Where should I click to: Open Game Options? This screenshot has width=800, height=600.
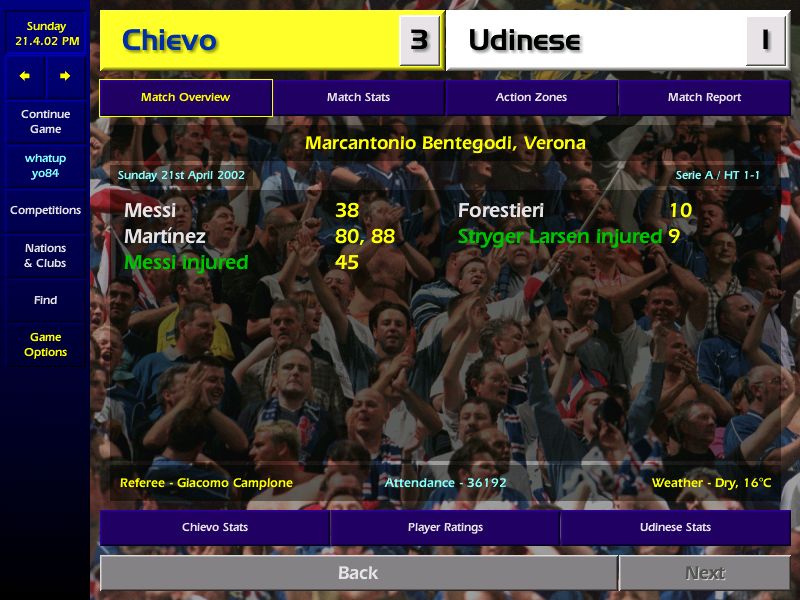point(45,345)
